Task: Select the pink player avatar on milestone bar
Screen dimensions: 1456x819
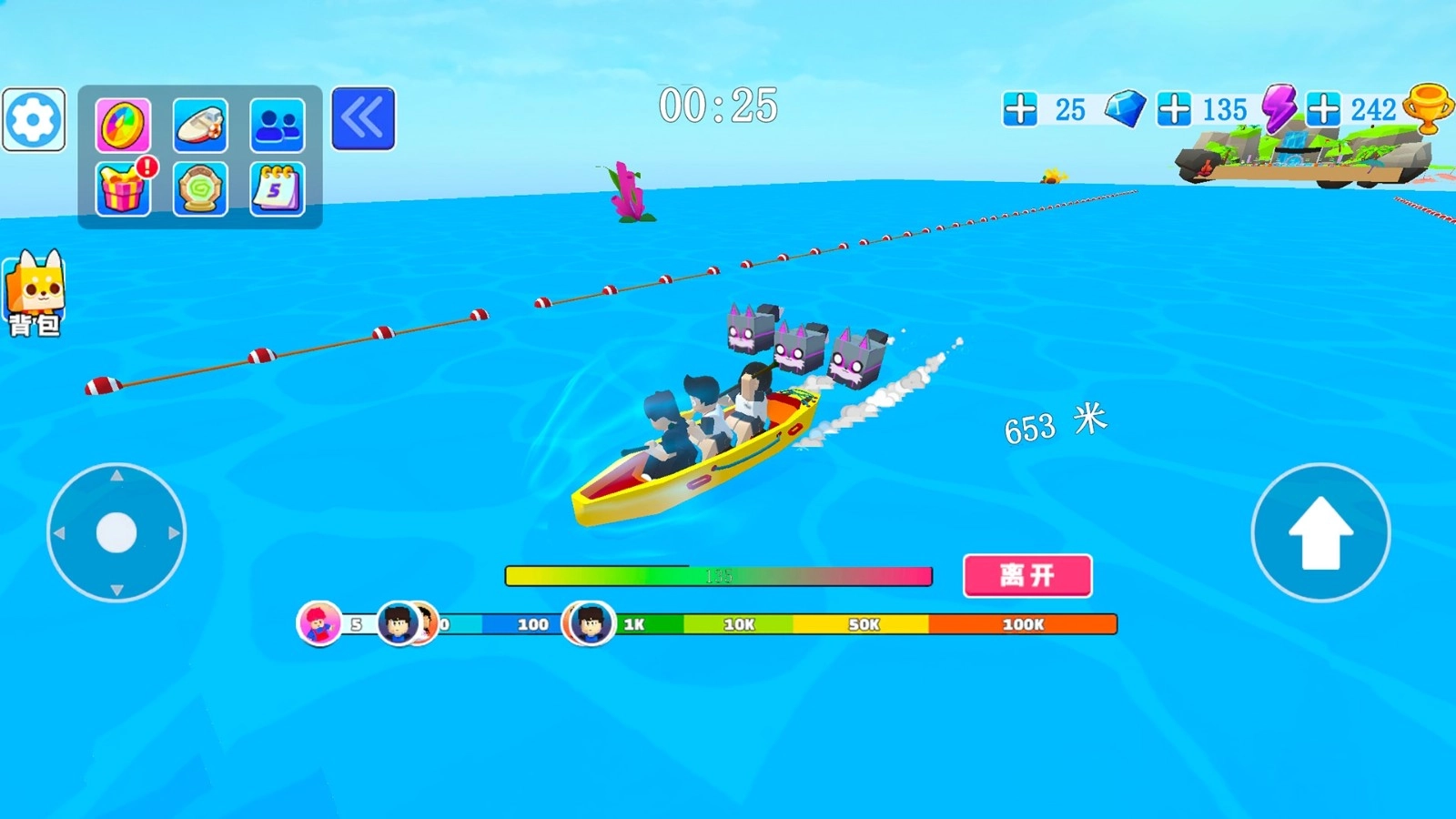Action: (318, 625)
